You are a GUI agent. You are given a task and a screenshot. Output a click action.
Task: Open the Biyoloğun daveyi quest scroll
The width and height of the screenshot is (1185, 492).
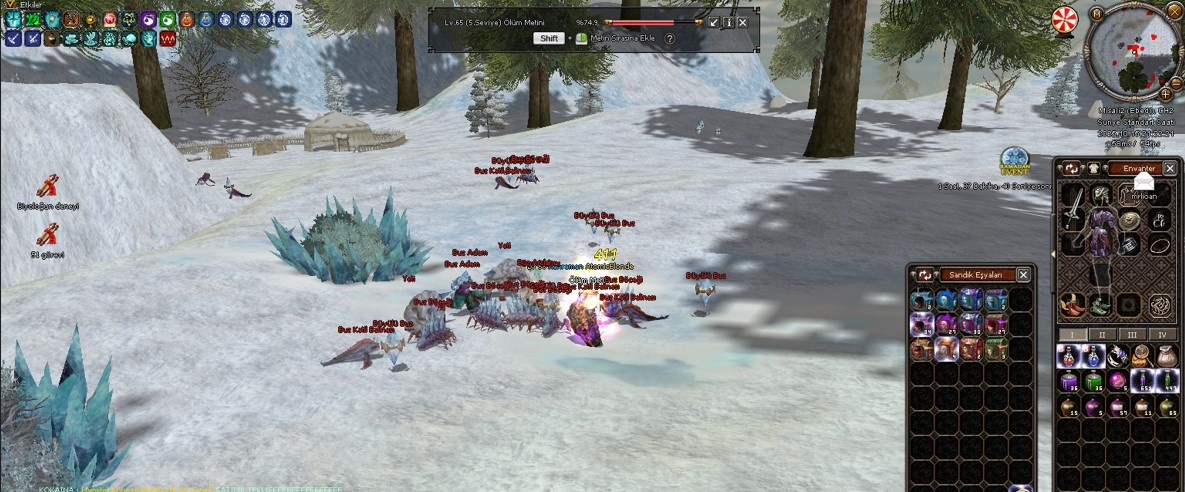coord(47,186)
